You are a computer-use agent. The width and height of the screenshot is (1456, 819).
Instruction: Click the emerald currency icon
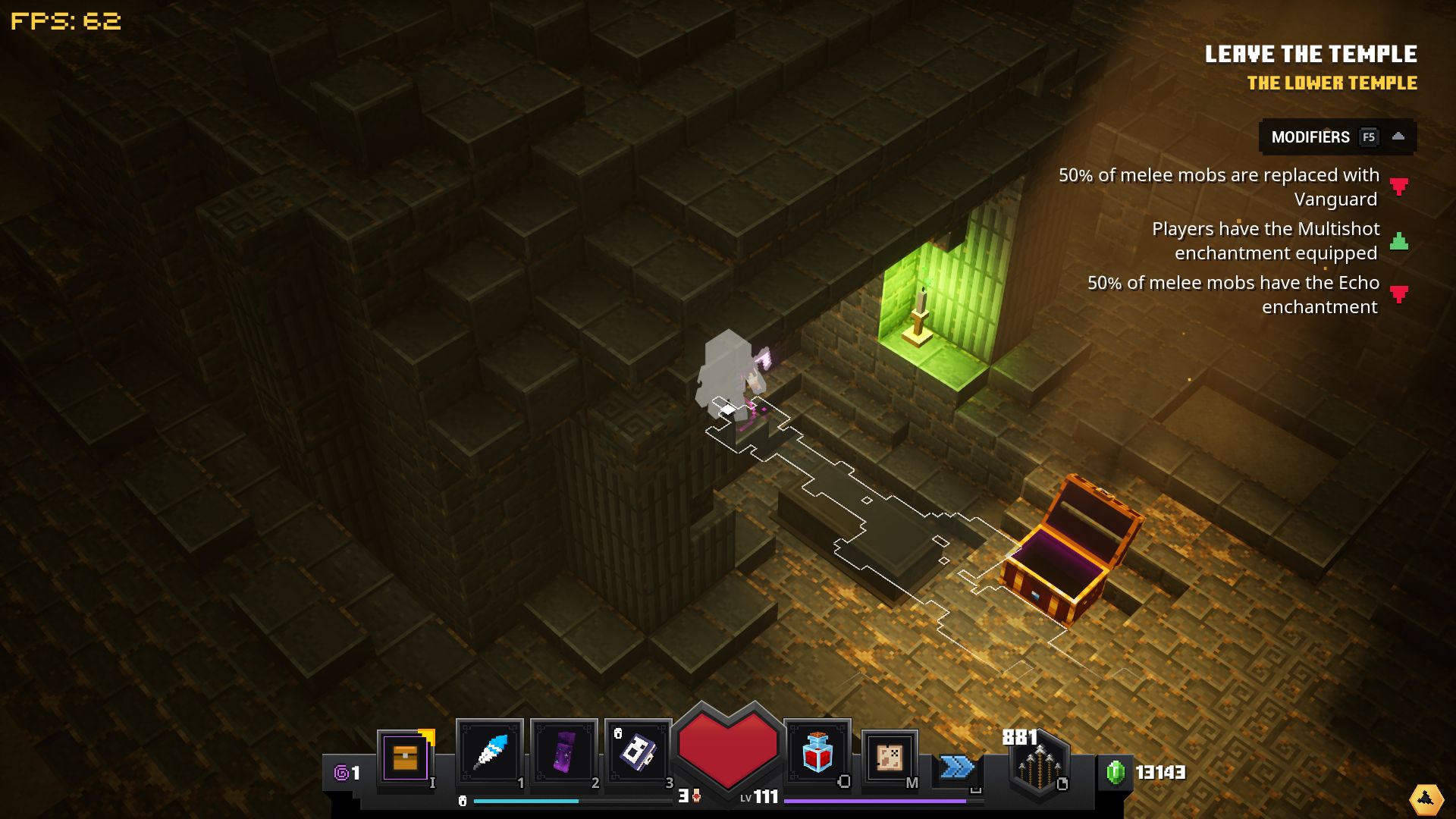(x=1116, y=773)
